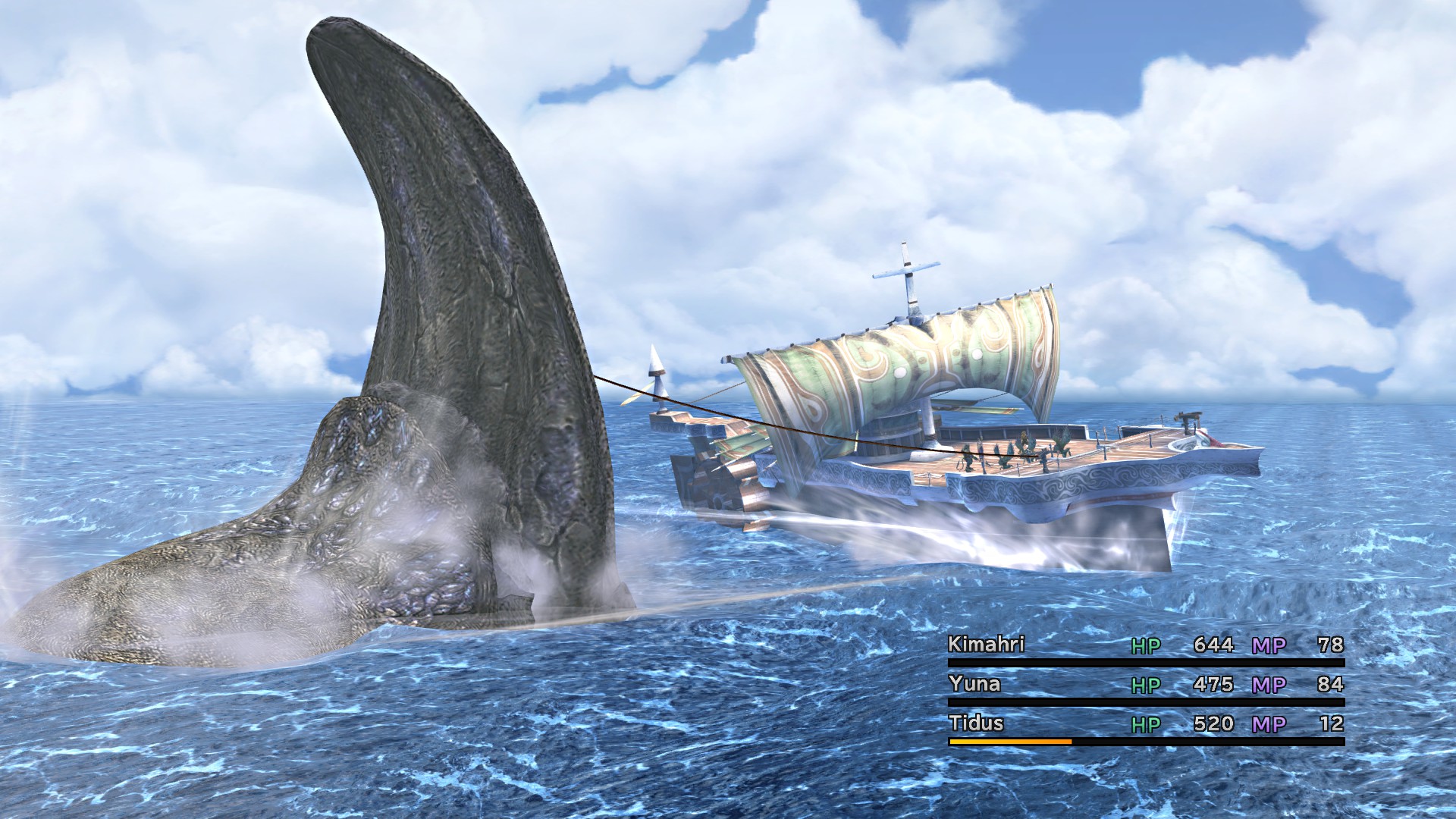The image size is (1456, 819).
Task: Pick Tidus in the party list
Action: [976, 723]
